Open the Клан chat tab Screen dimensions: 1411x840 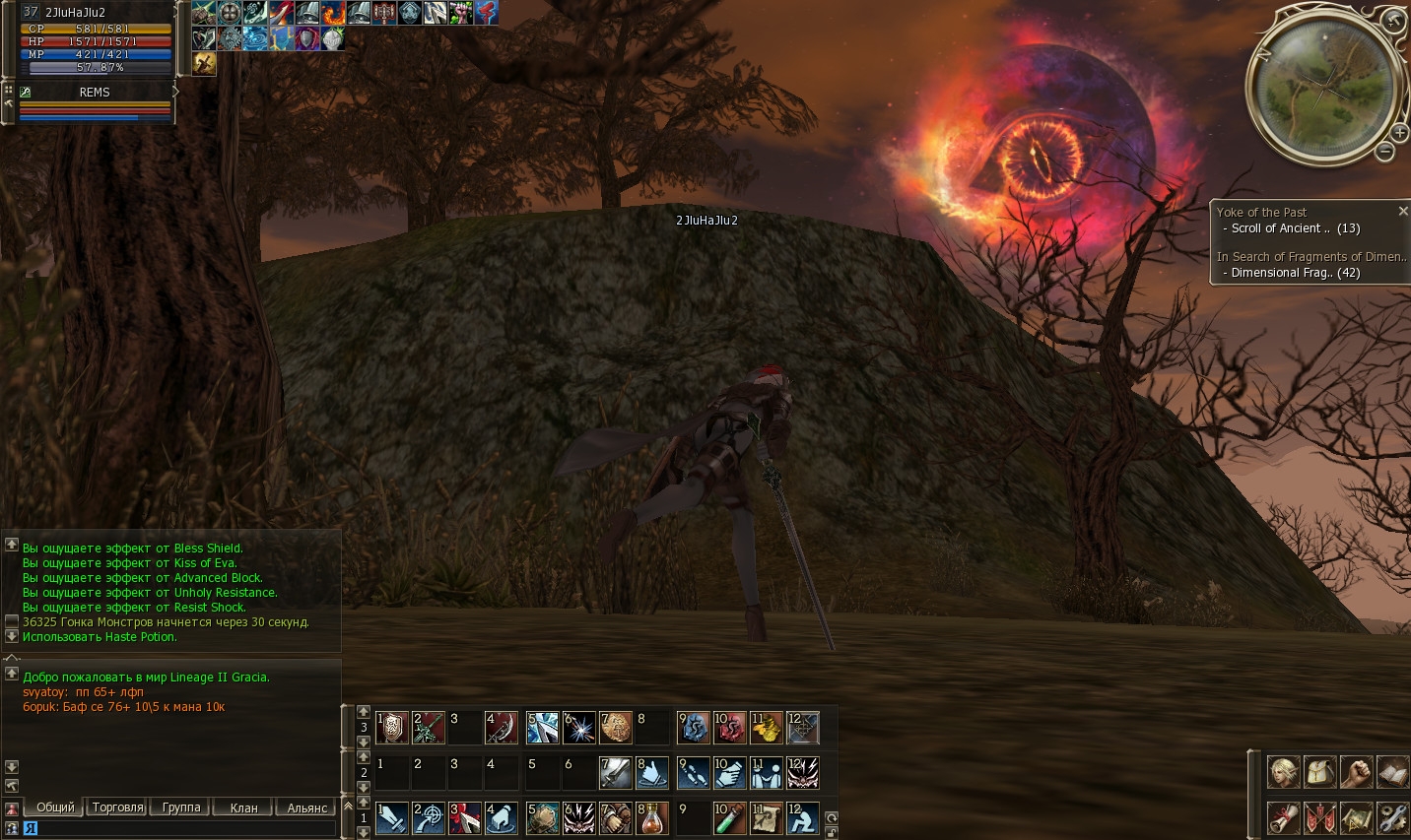243,808
